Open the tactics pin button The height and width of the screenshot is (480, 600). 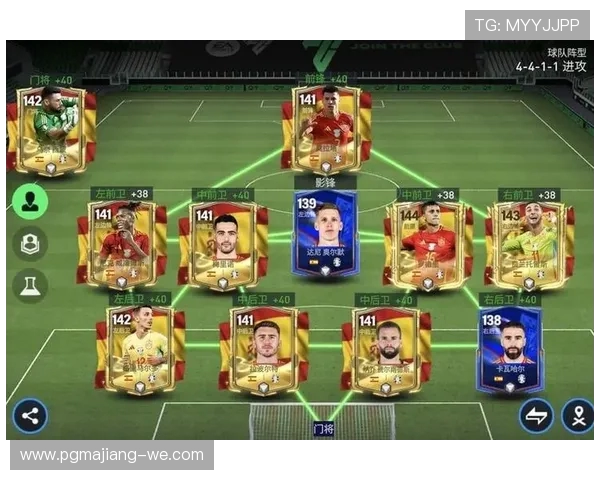click(x=577, y=416)
